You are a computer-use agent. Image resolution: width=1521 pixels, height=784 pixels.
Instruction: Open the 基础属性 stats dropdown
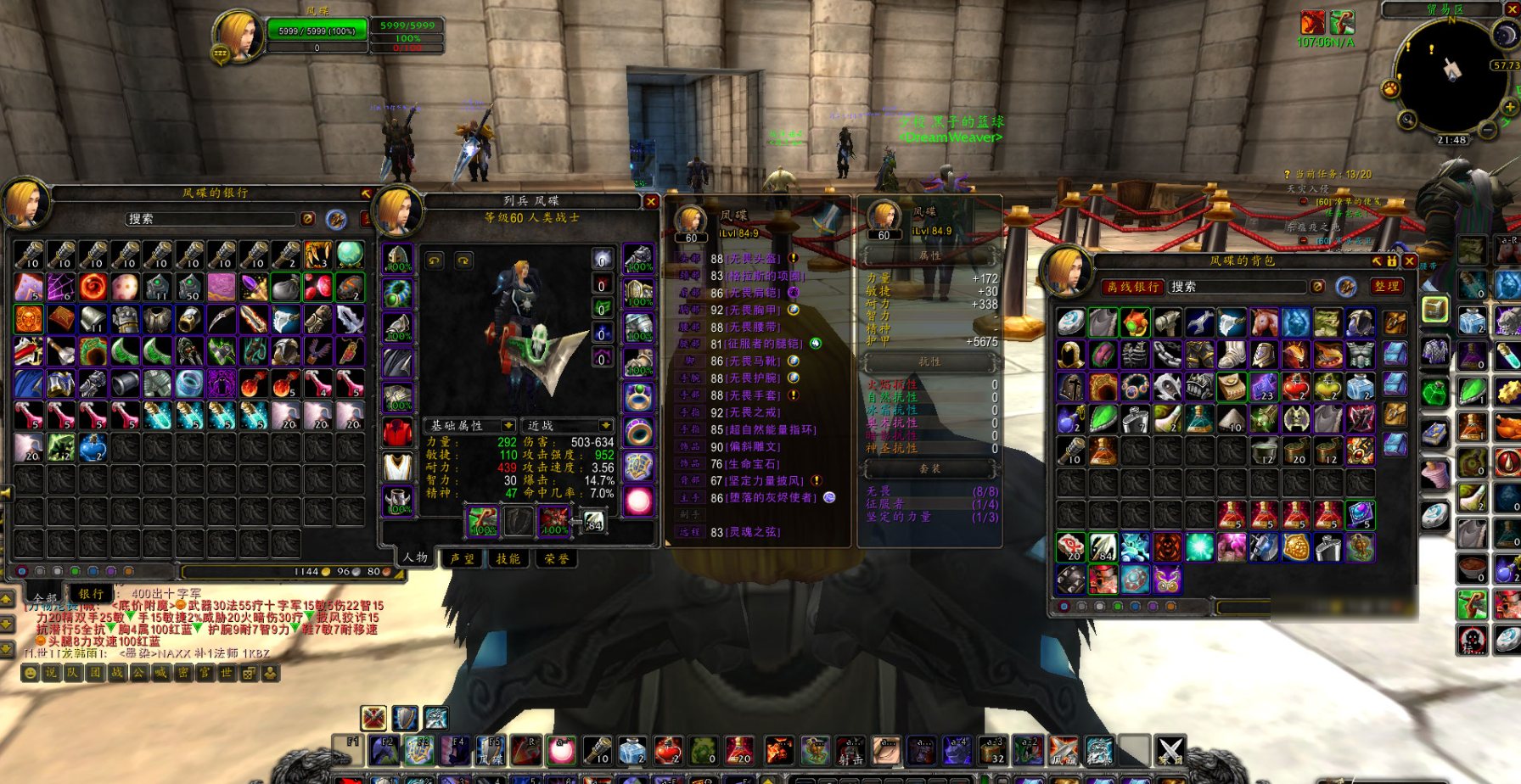(x=471, y=425)
